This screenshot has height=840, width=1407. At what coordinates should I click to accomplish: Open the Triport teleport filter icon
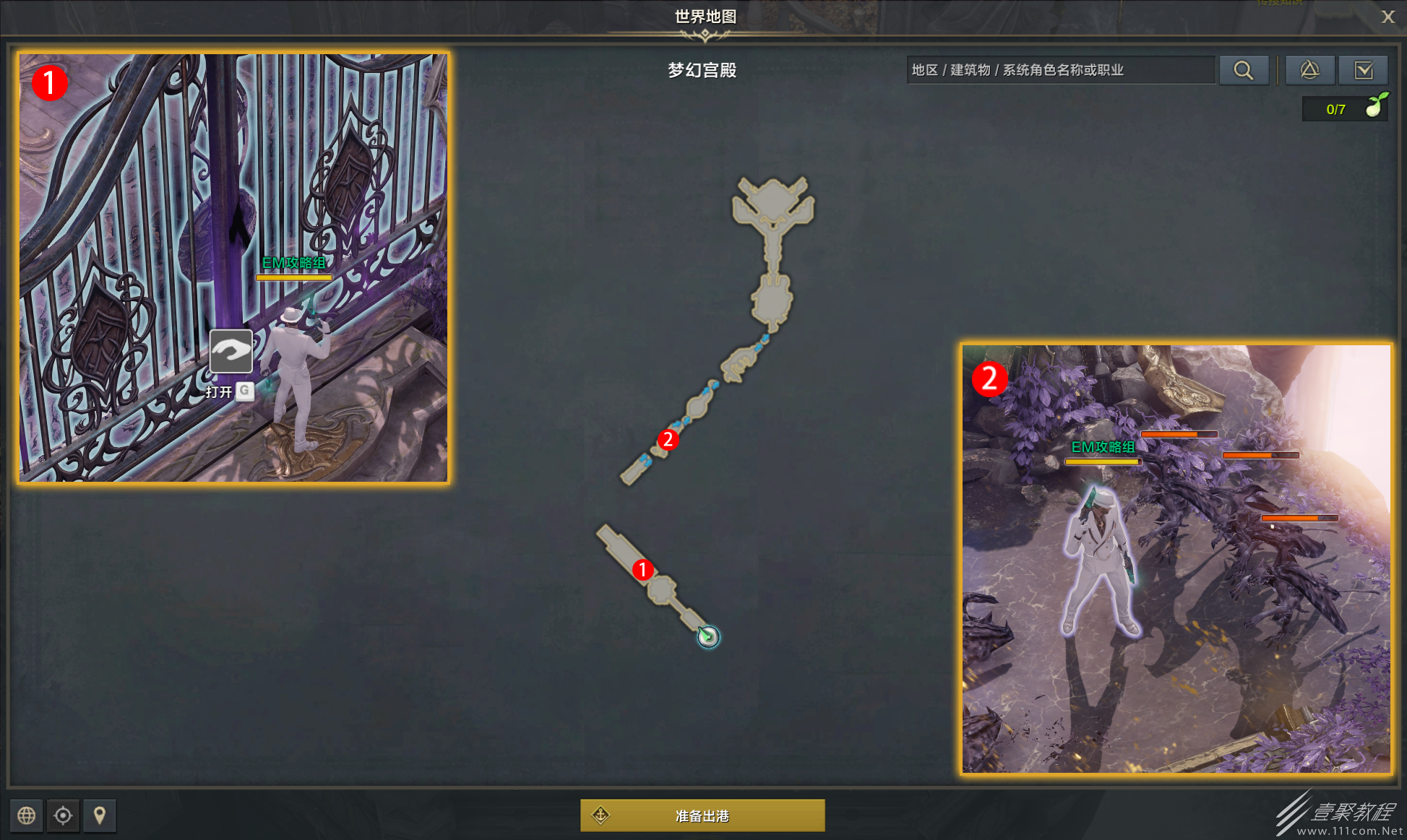pyautogui.click(x=1309, y=70)
